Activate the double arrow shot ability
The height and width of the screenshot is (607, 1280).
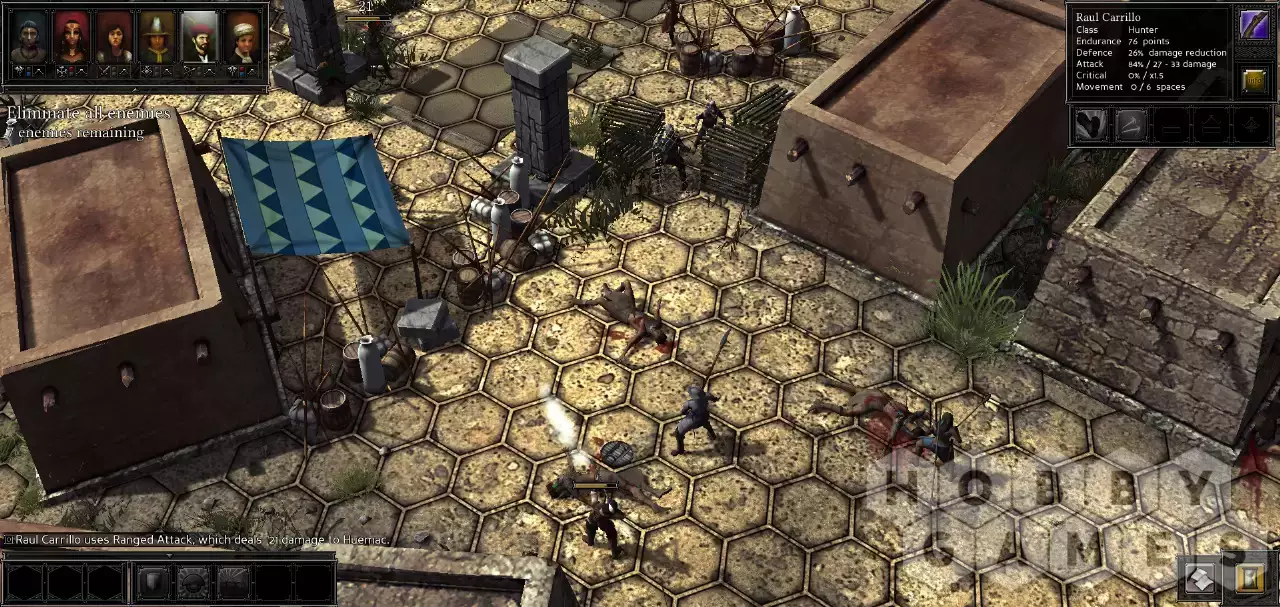tap(1131, 124)
